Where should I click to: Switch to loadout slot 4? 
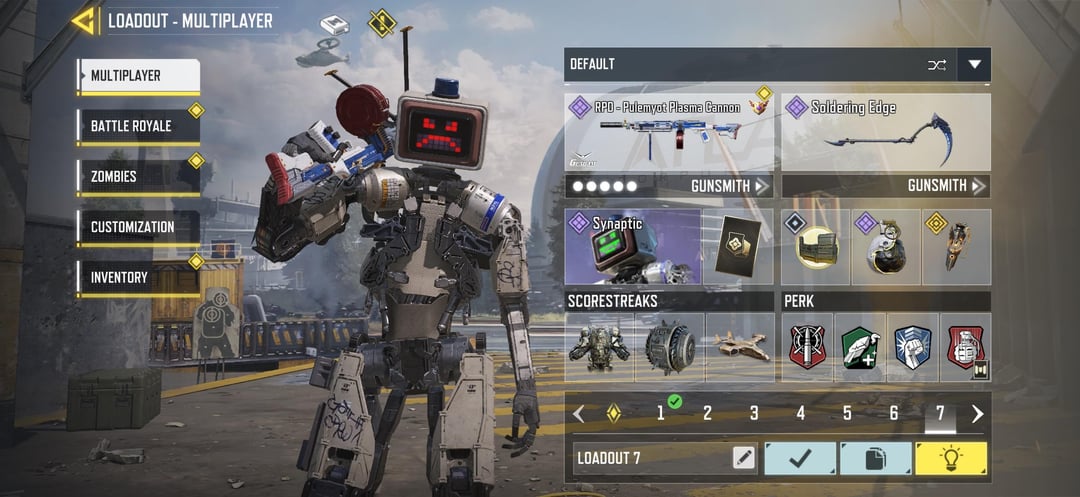coord(800,413)
